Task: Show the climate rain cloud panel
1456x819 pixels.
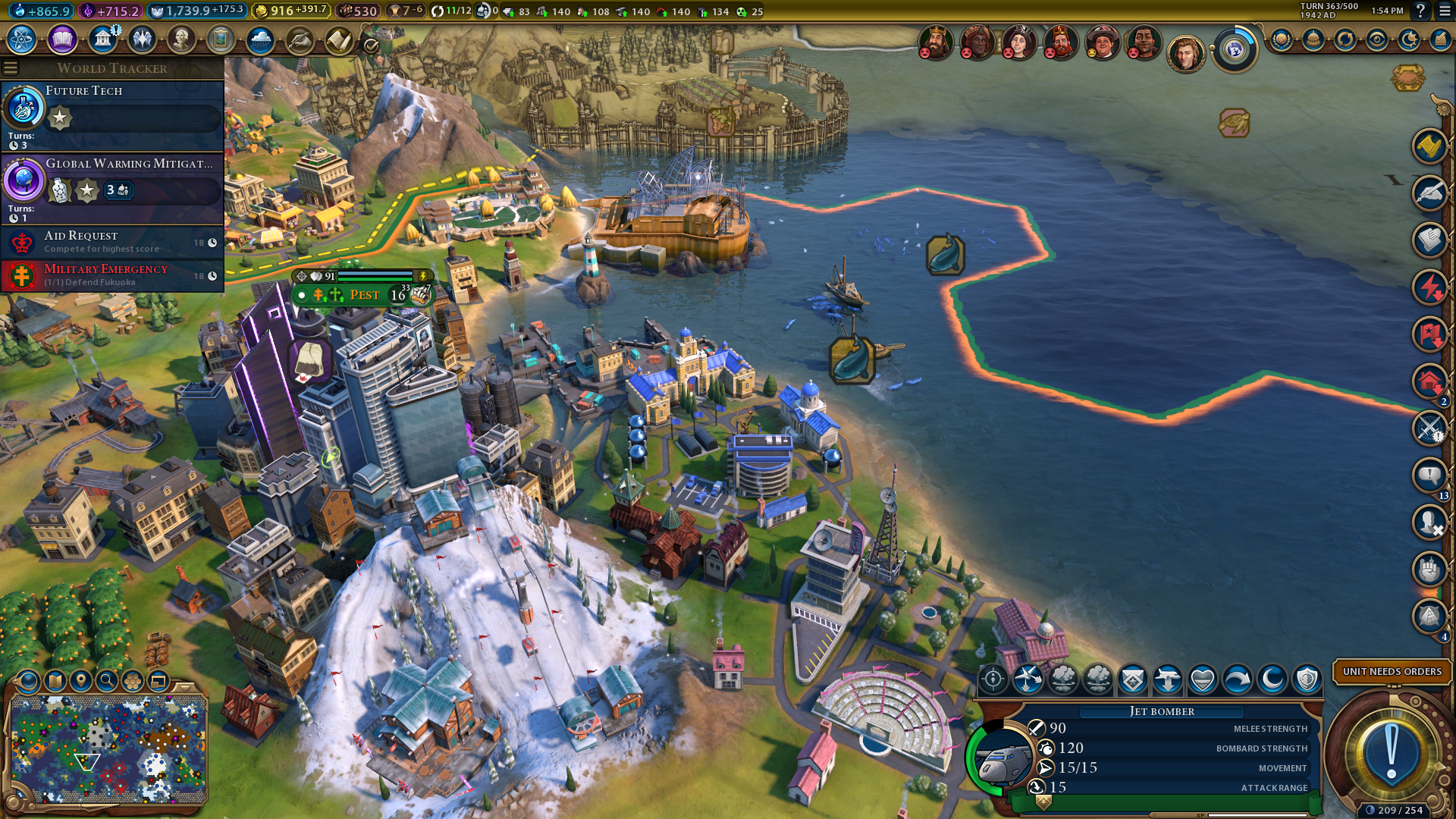Action: point(260,39)
